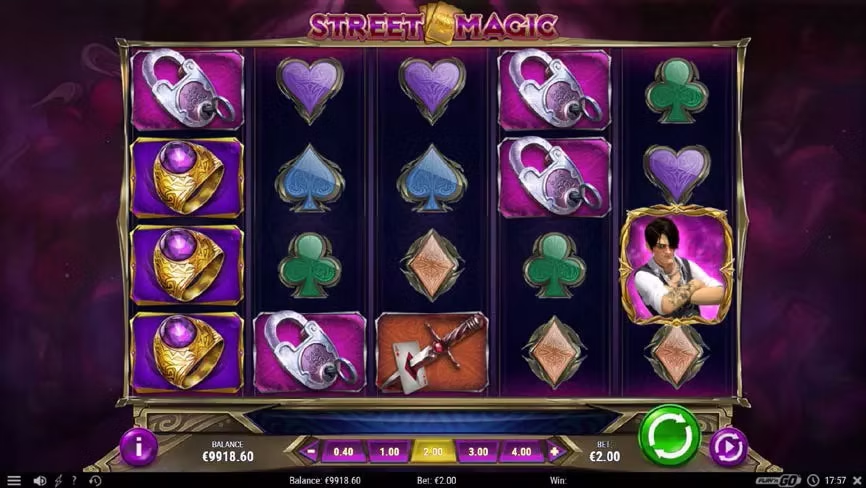Viewport: 866px width, 488px height.
Task: Open game history with the rewind clock icon
Action: coord(95,480)
